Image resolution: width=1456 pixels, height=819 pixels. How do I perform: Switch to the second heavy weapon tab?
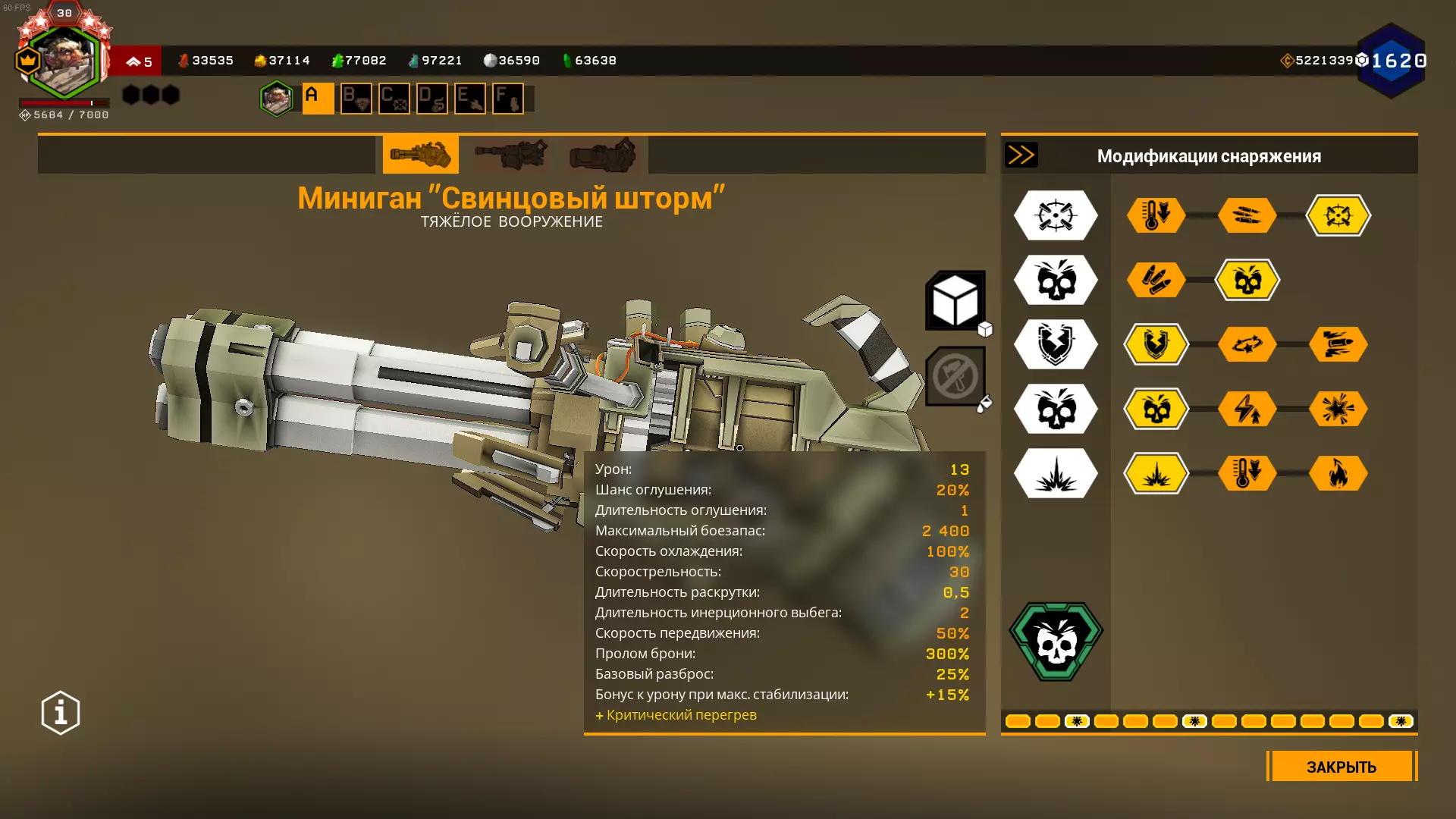click(511, 155)
